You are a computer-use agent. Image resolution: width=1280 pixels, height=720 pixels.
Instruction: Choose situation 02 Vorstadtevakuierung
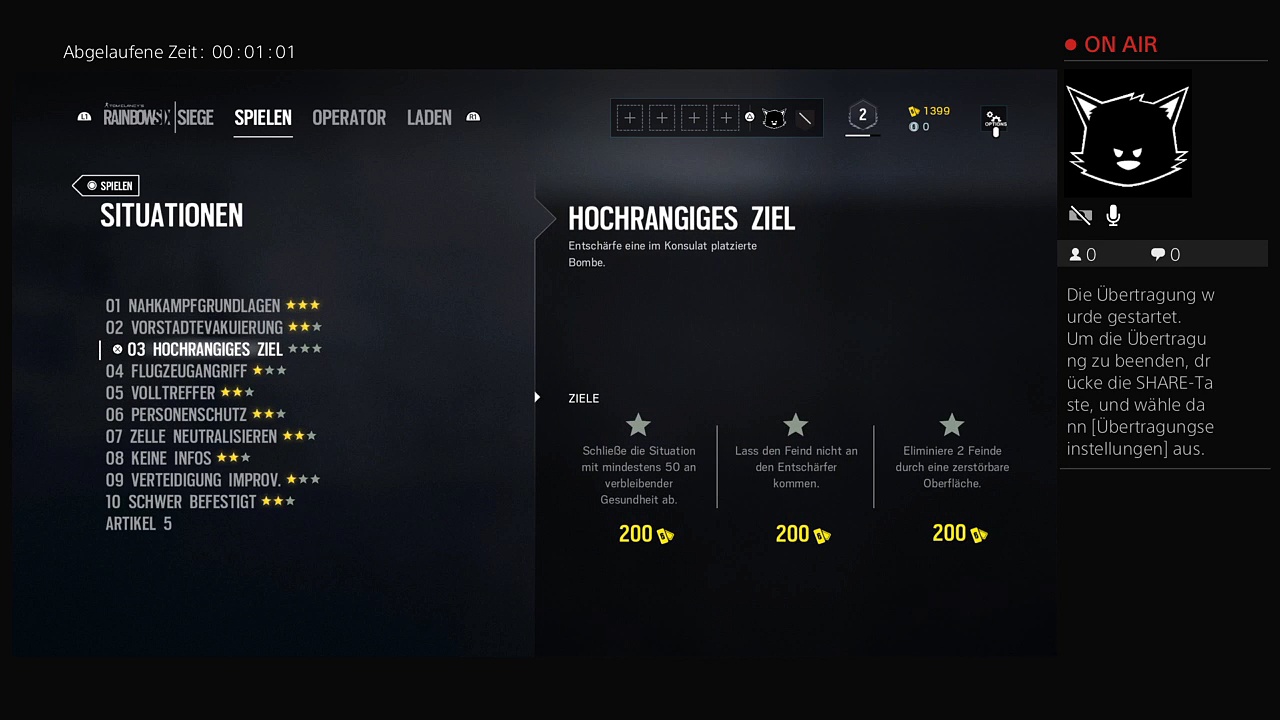(194, 328)
